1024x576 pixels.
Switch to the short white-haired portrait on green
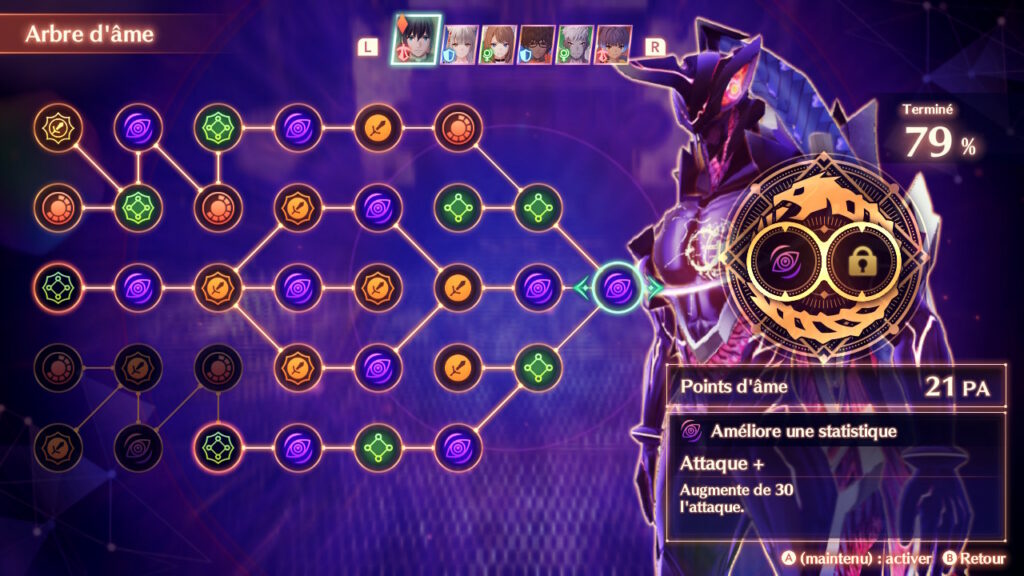point(575,45)
